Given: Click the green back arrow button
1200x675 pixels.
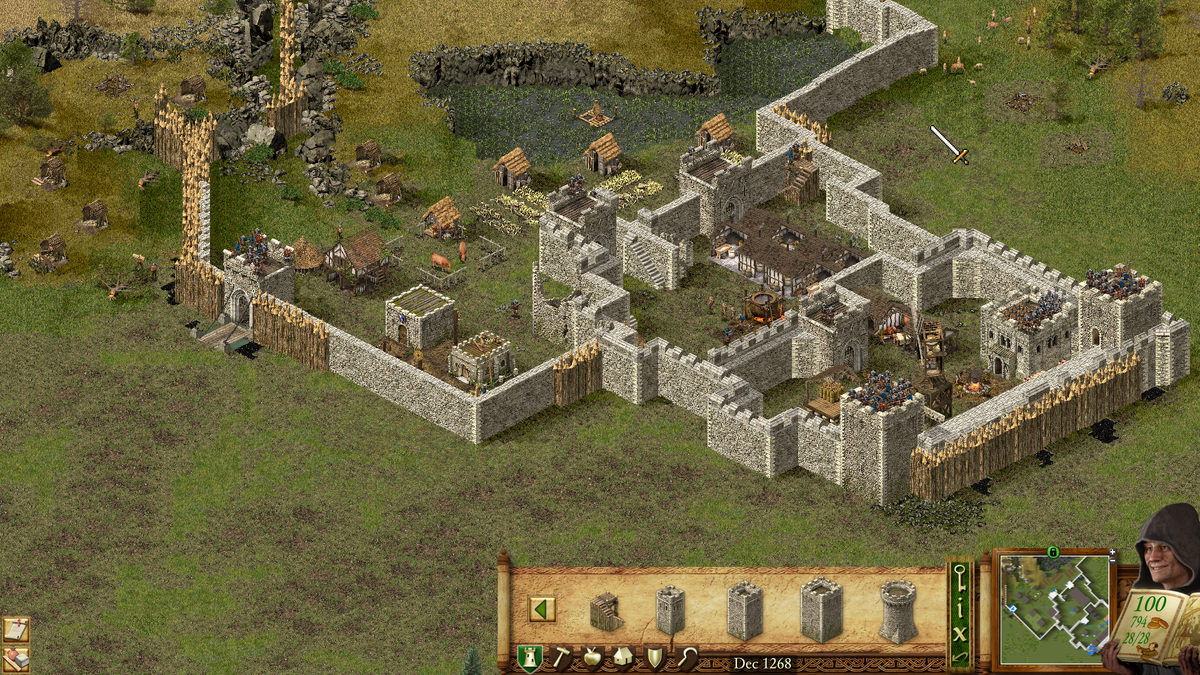Looking at the screenshot, I should click(x=542, y=609).
